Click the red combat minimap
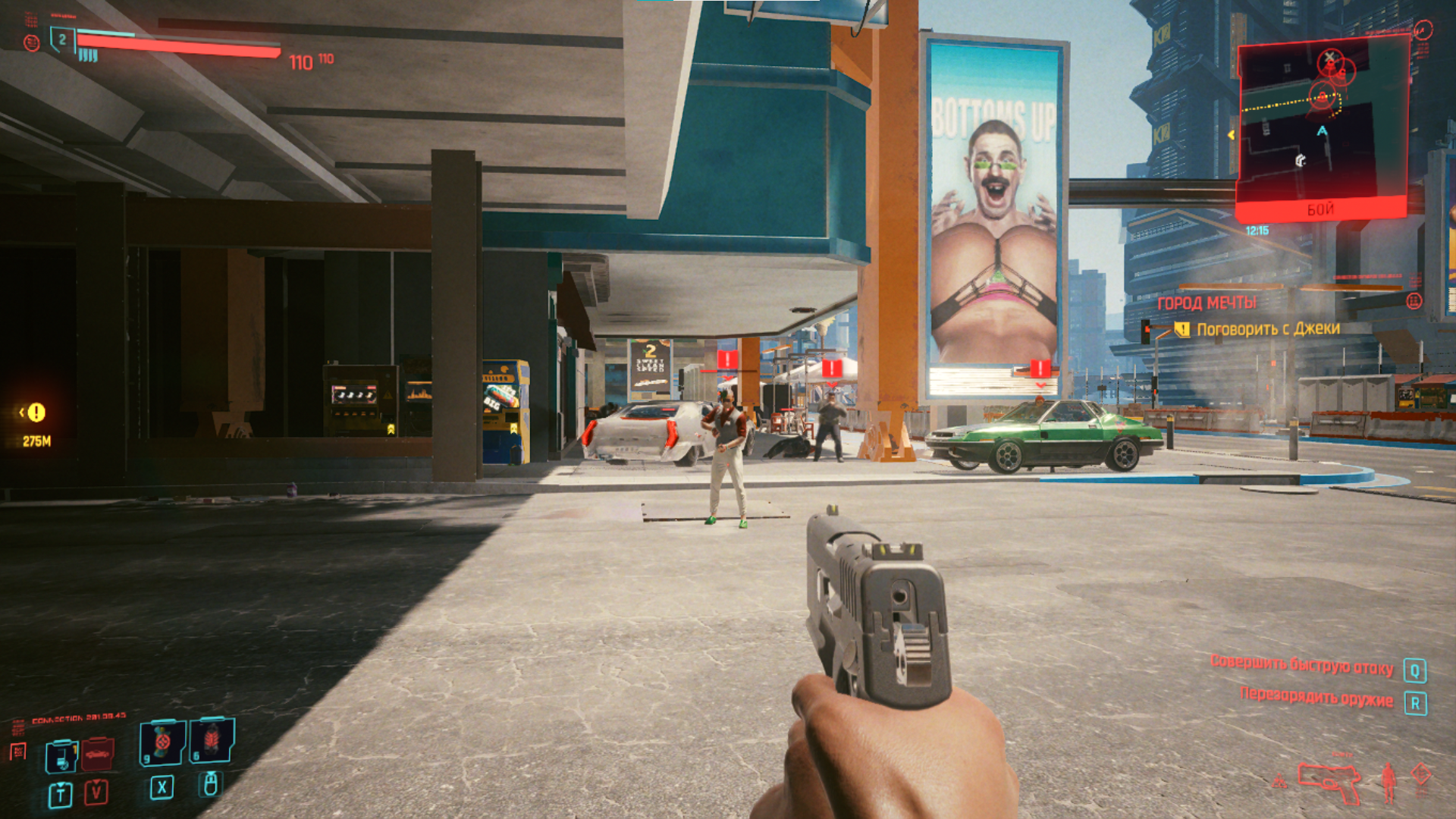The image size is (1456, 819). 1323,125
